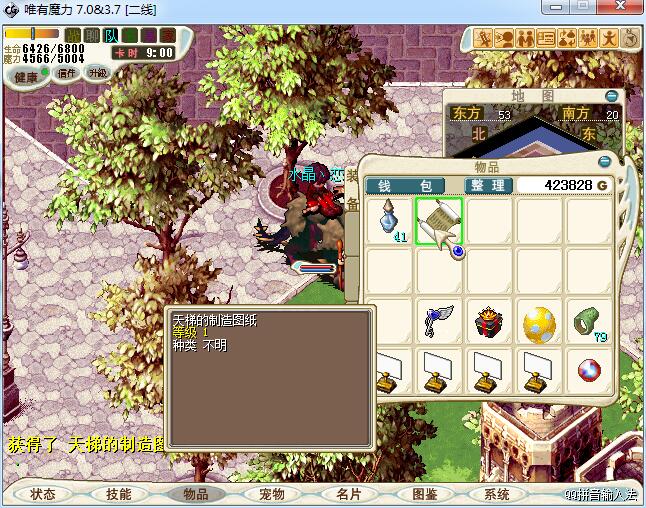
Task: Click the 健康 health button
Action: tap(26, 77)
